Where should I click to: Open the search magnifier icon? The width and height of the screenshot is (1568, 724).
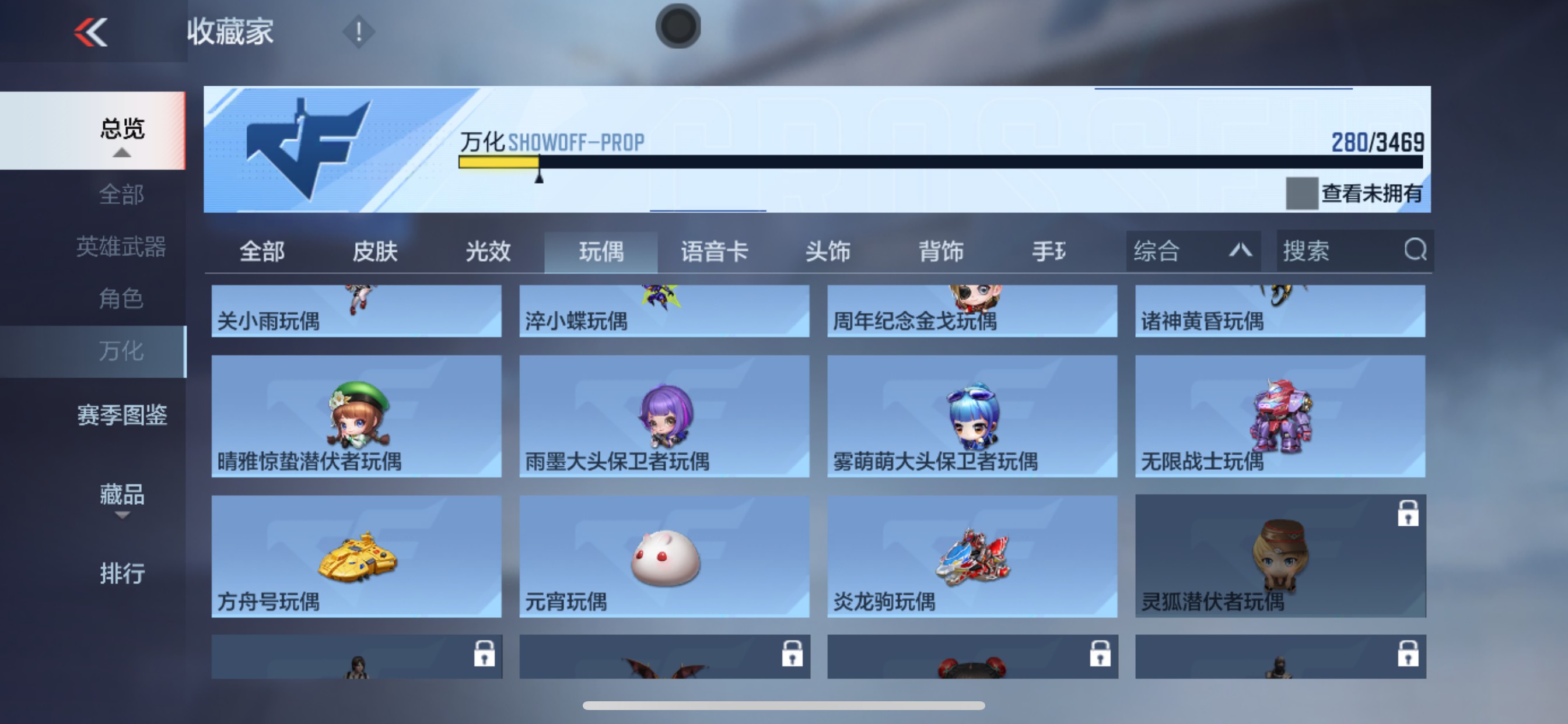tap(1415, 251)
